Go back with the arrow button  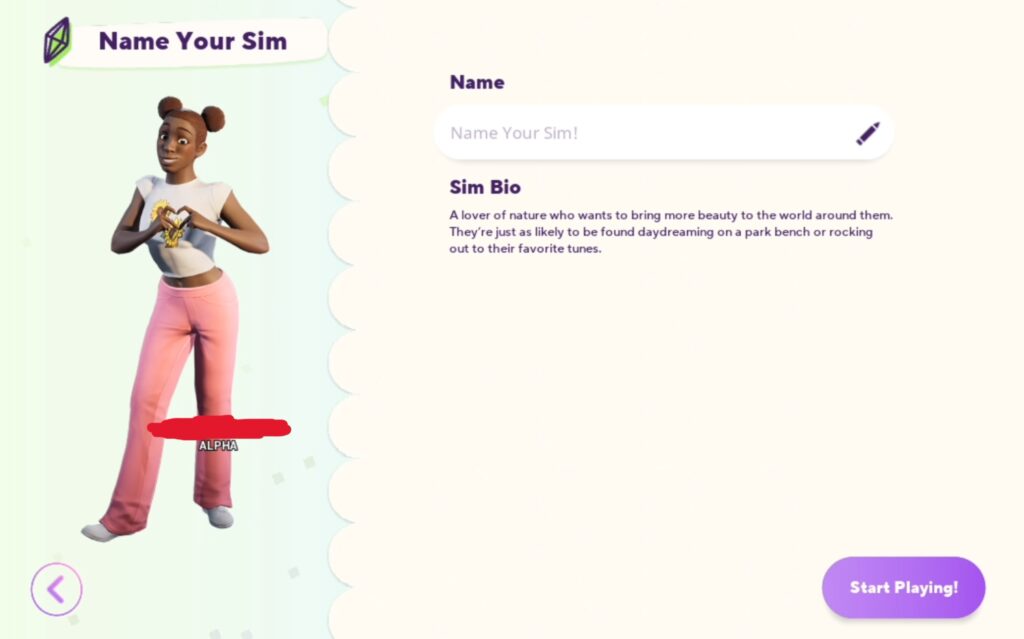[56, 589]
